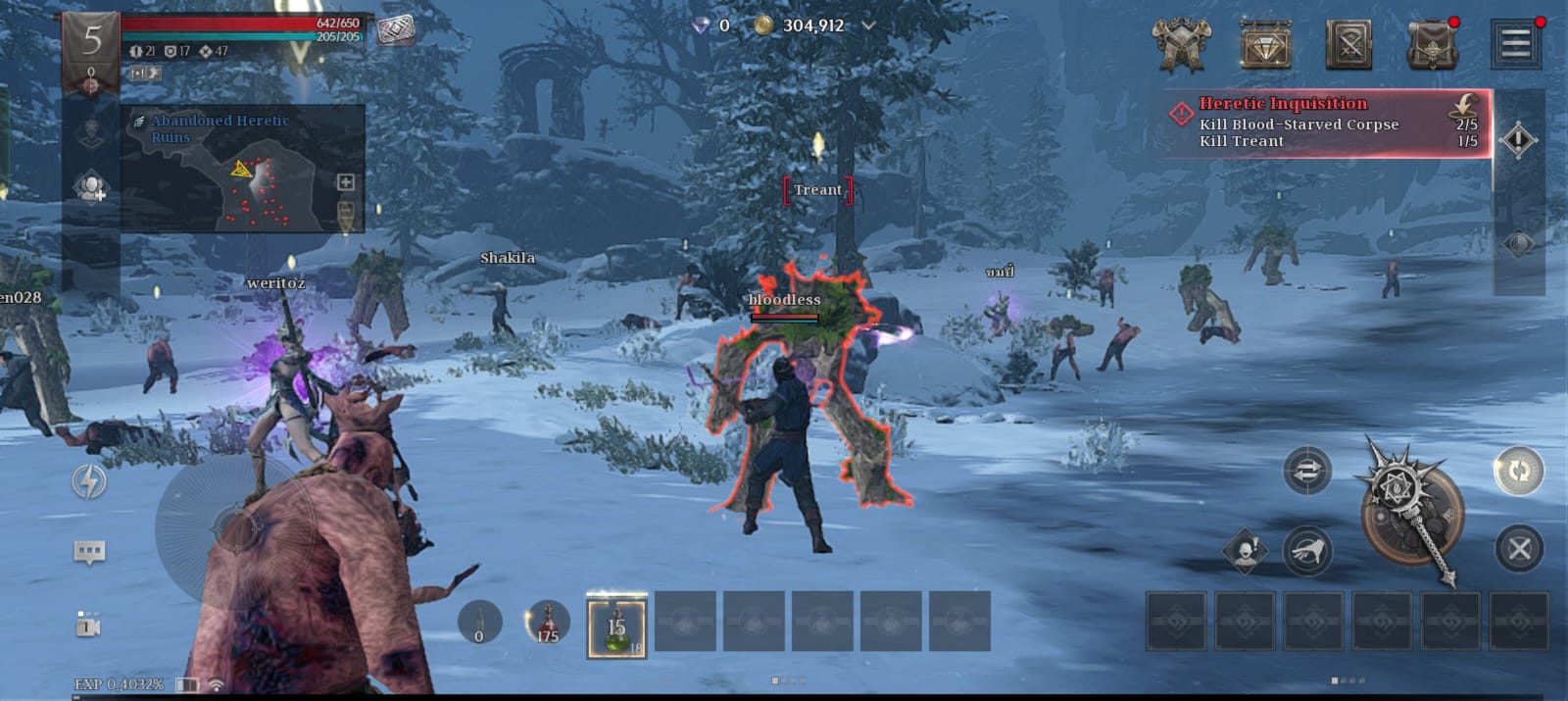Open the hamburger main menu

(x=1515, y=44)
